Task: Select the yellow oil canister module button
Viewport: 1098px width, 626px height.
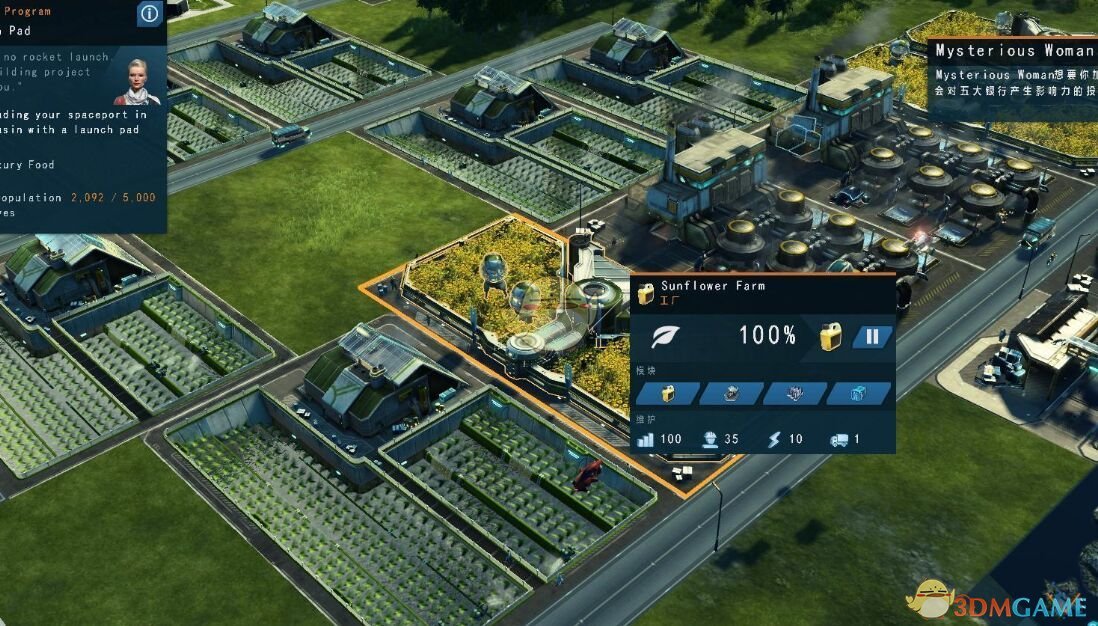Action: tap(667, 393)
